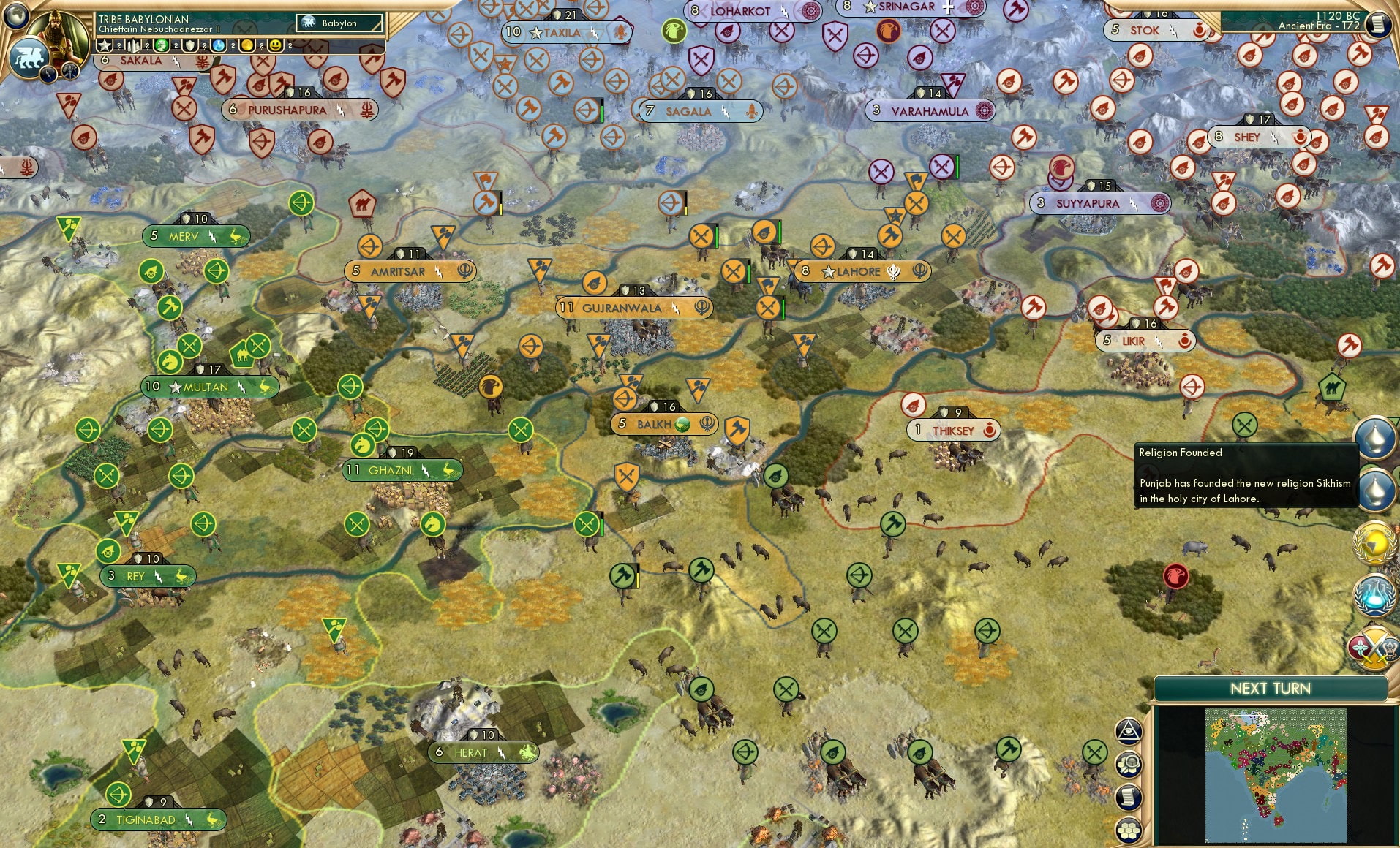Open the golden globe notification on the right
The width and height of the screenshot is (1400, 848).
coord(1375,542)
